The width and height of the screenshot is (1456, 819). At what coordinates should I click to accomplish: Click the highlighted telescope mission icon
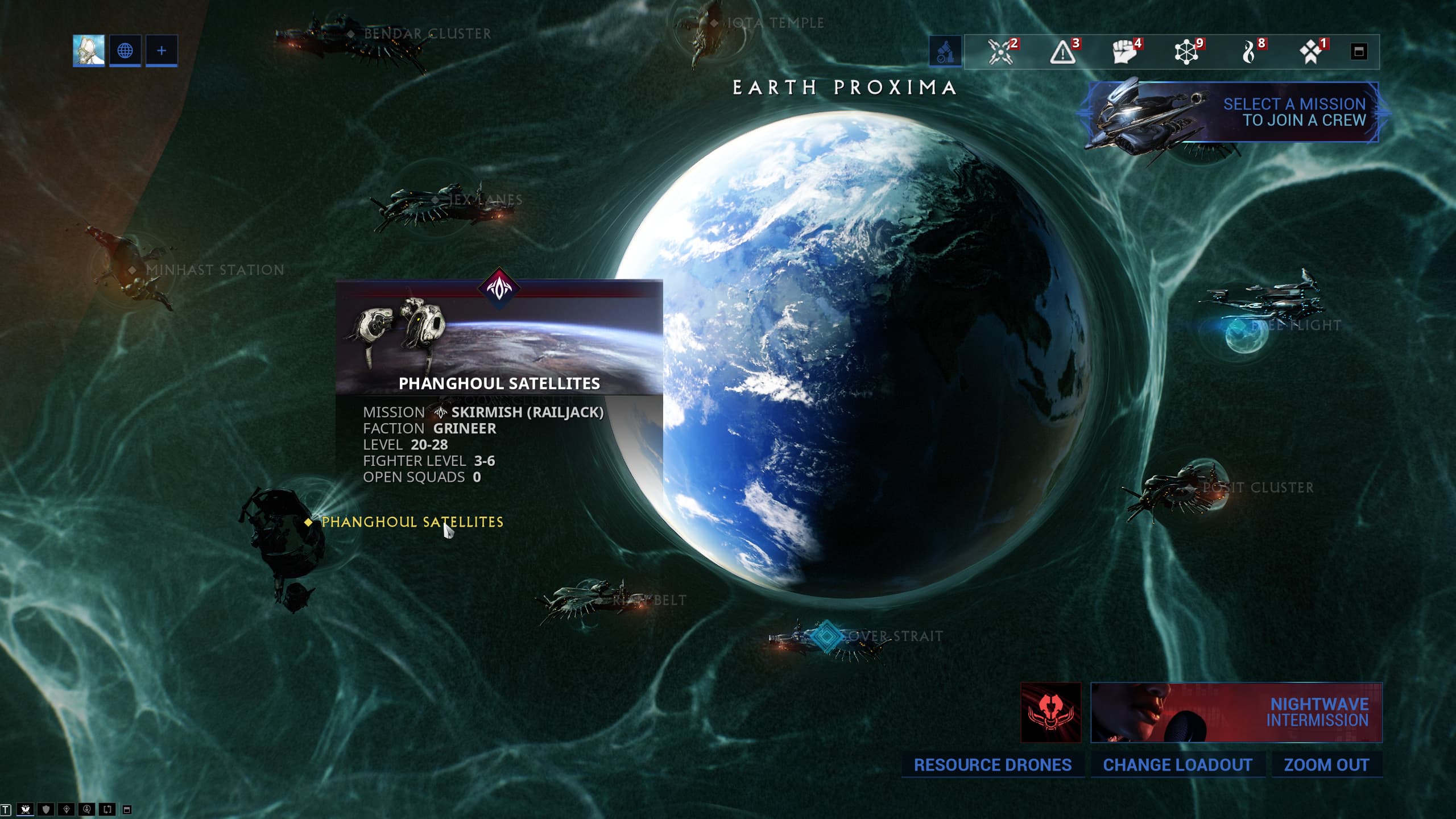coord(946,52)
